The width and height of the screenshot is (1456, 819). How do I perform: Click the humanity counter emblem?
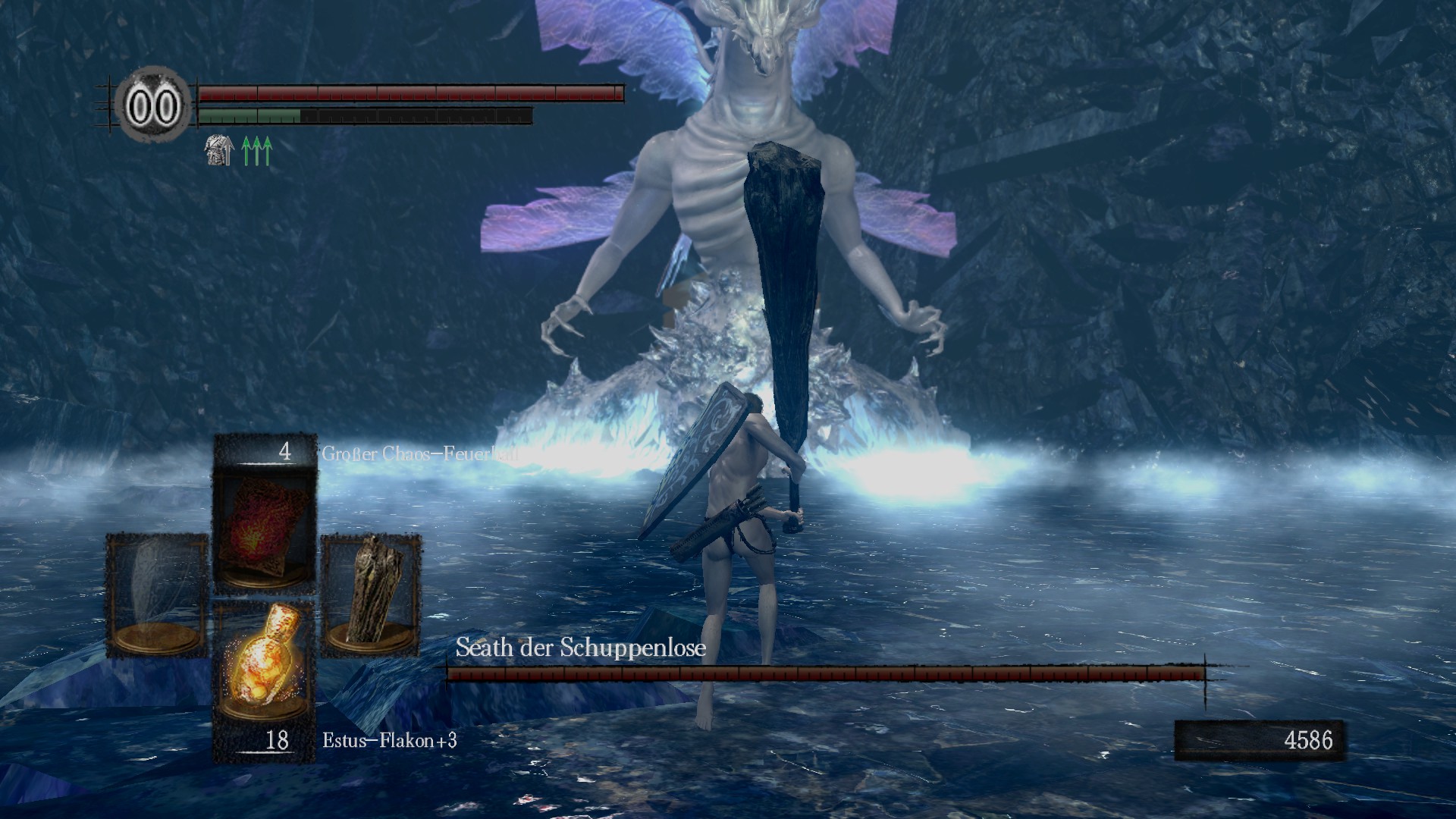pyautogui.click(x=152, y=106)
